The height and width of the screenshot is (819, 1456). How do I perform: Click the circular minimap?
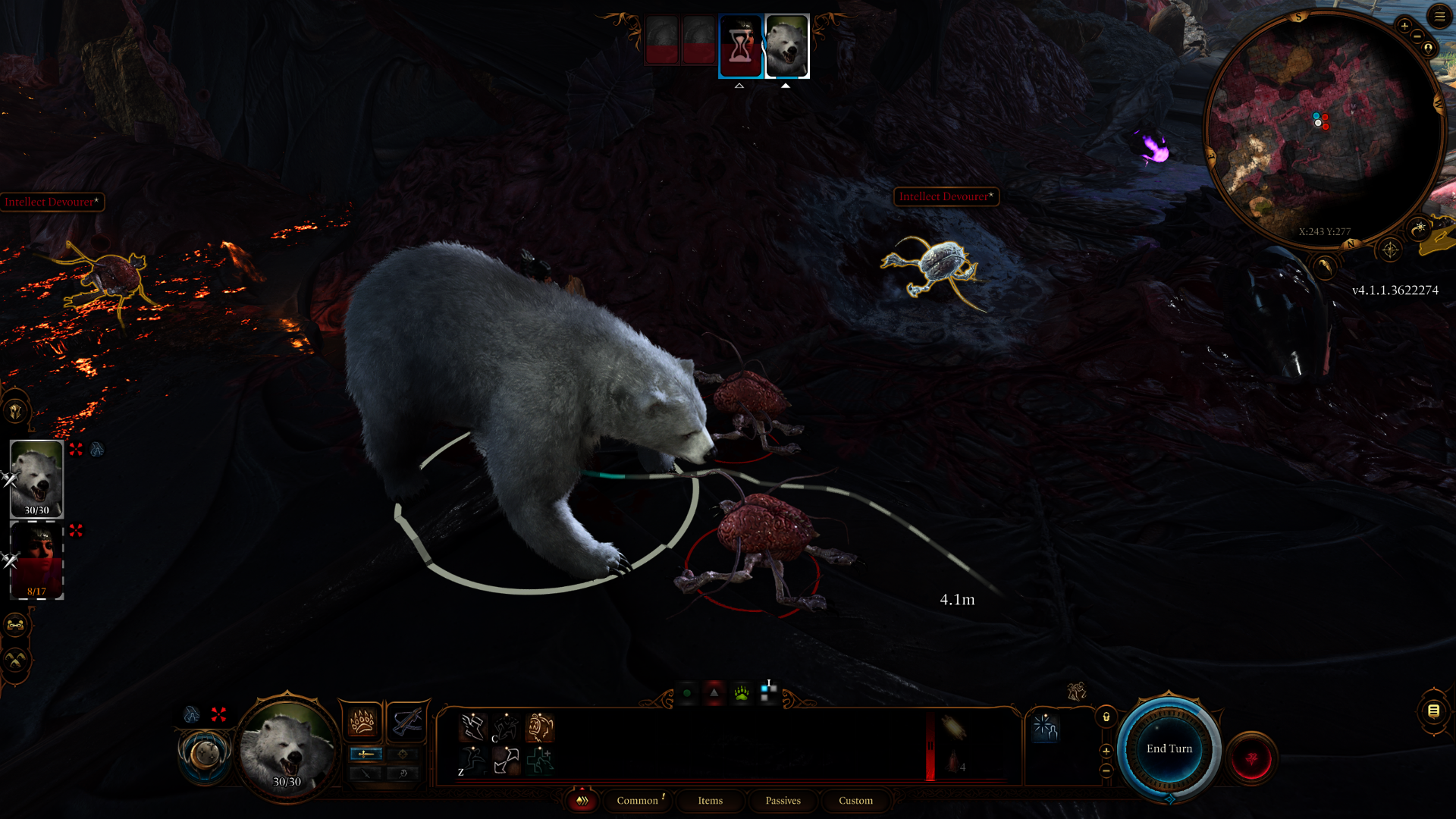click(1323, 129)
